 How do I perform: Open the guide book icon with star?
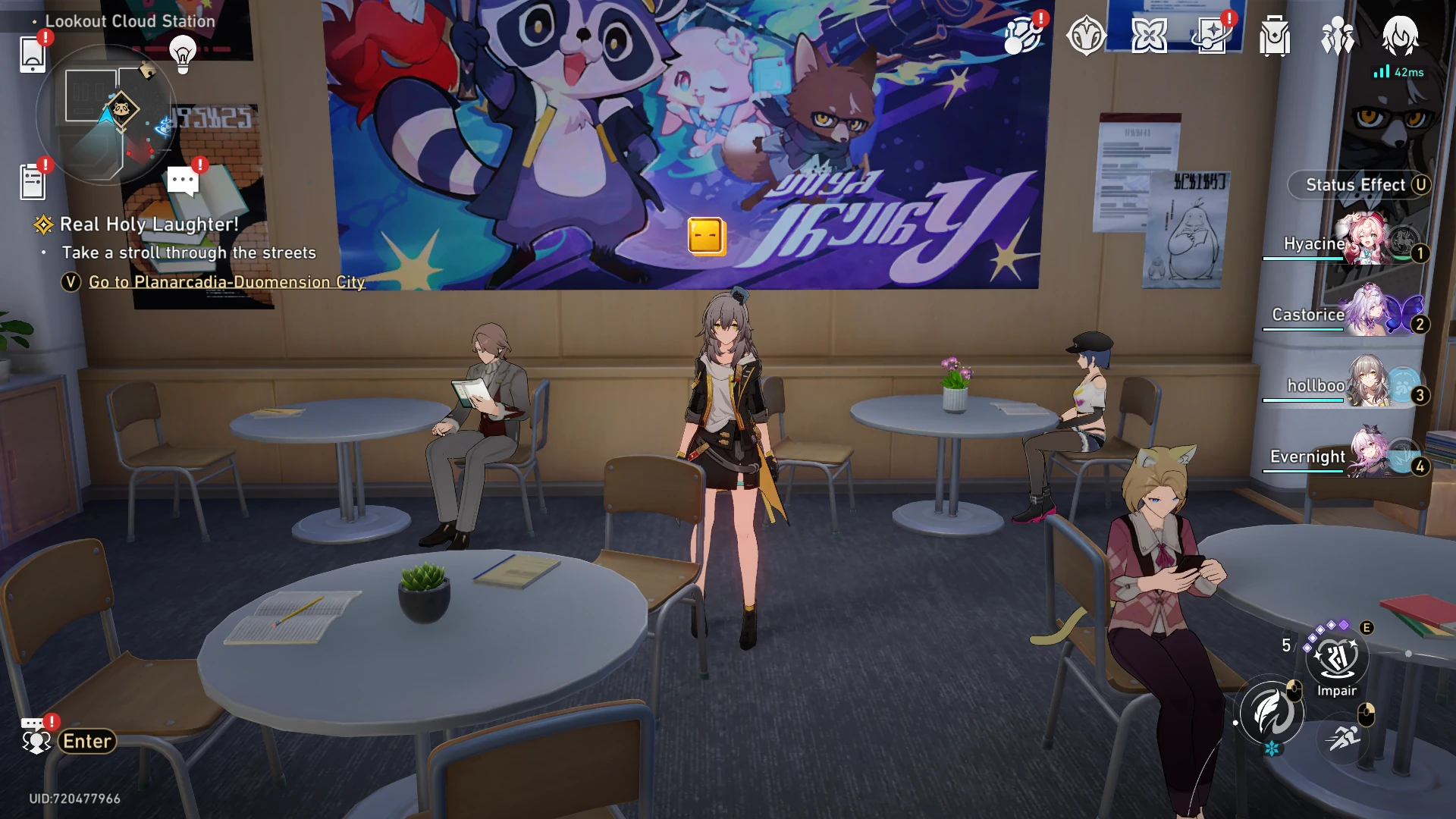click(1212, 36)
